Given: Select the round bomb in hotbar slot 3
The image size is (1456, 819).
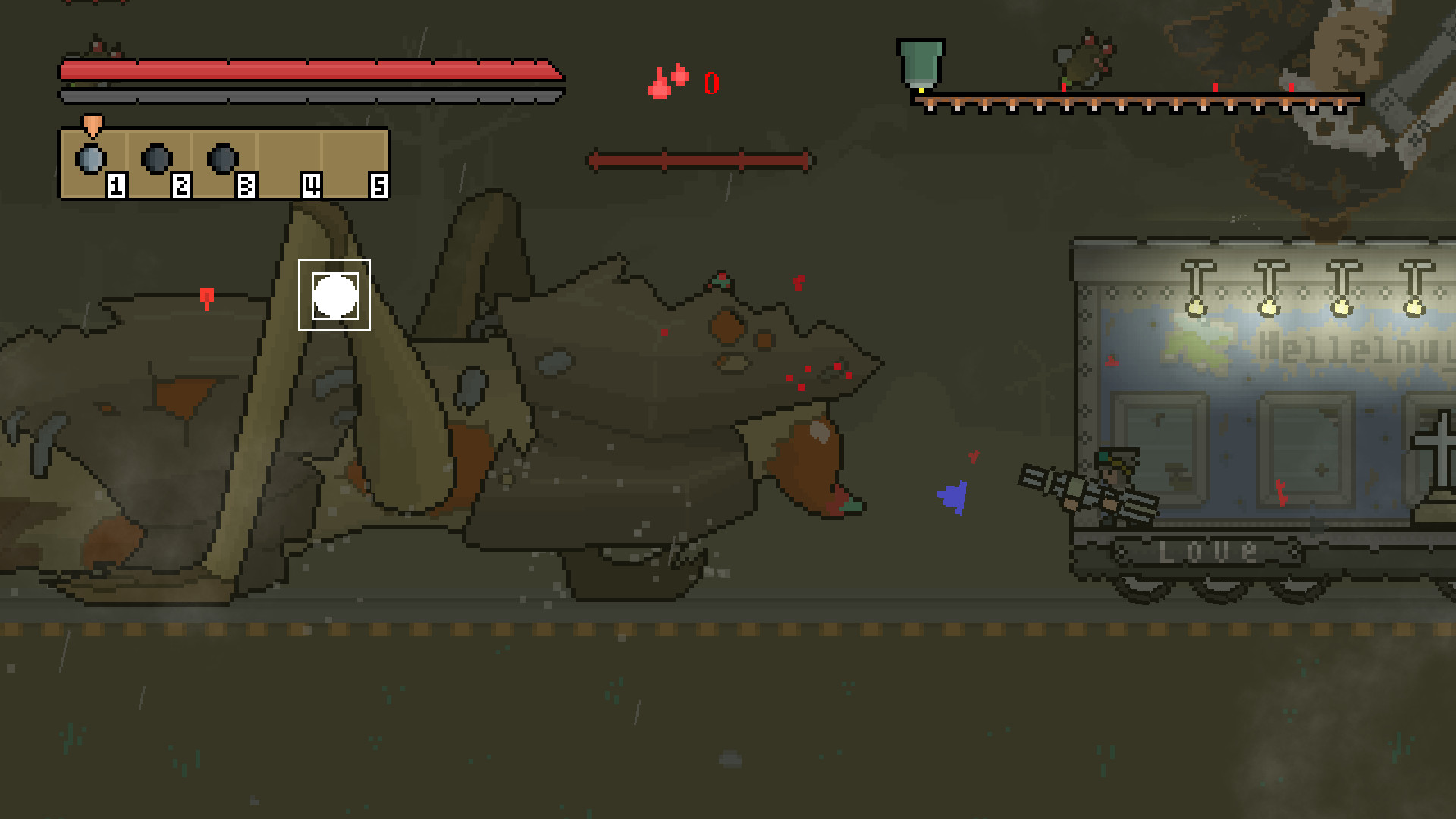Looking at the screenshot, I should [x=221, y=158].
